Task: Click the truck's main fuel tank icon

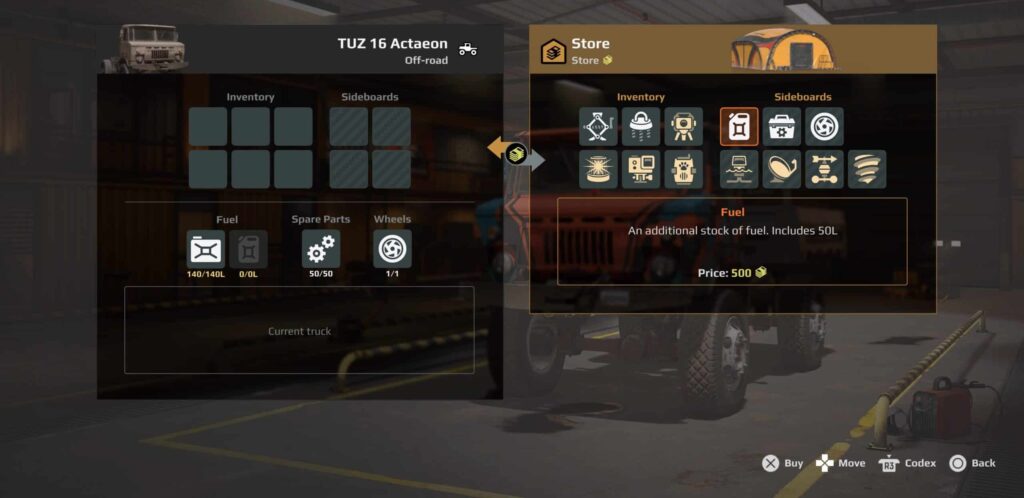Action: click(x=206, y=249)
